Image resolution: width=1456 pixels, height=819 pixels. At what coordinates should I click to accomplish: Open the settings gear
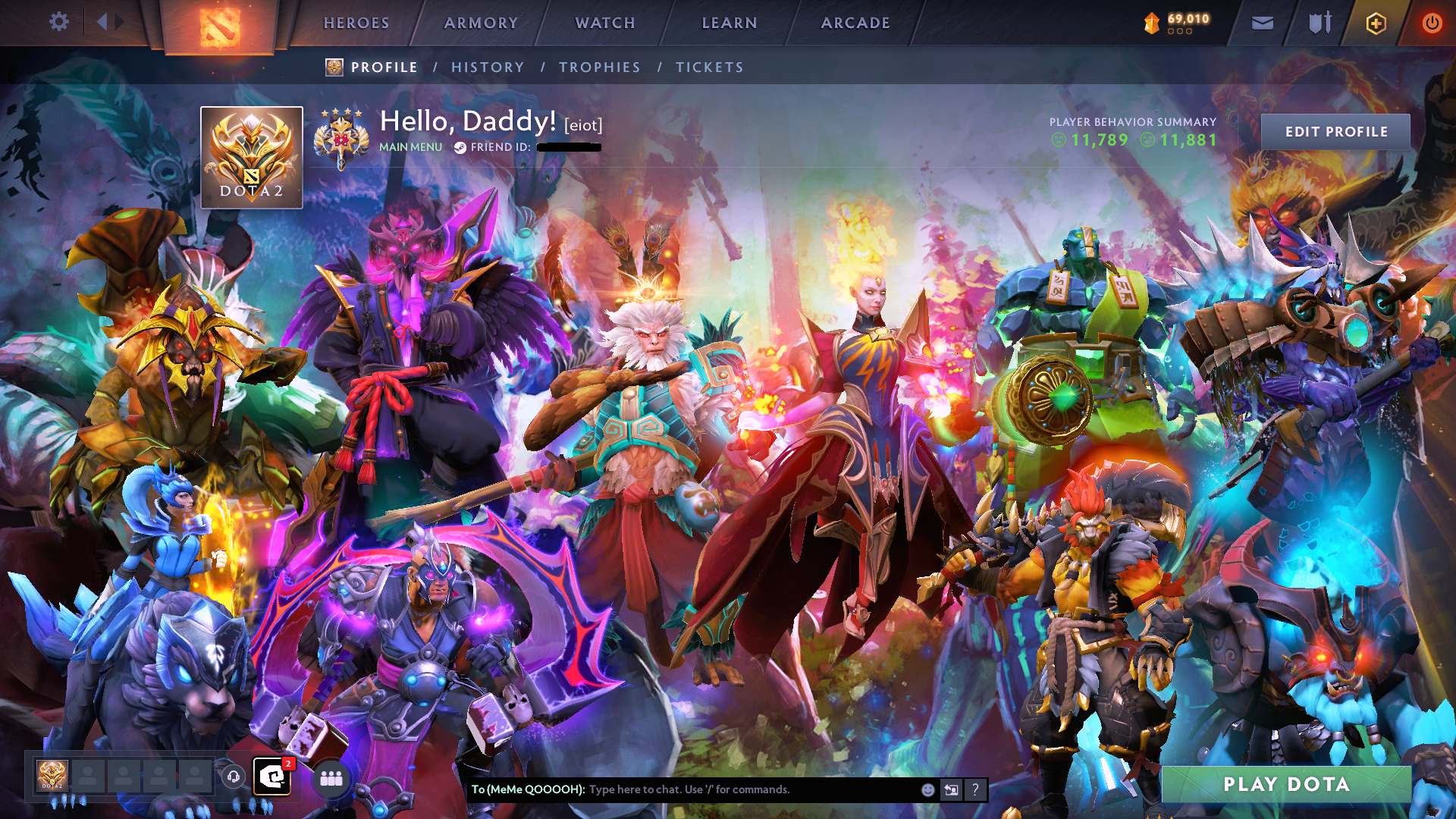(59, 23)
